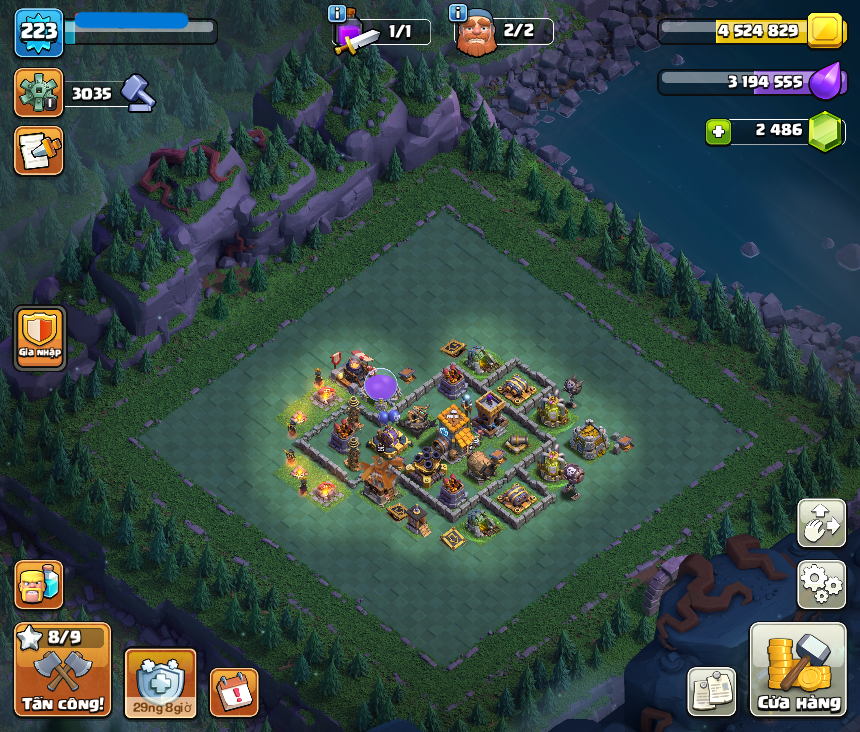Click info icon above the sword counter
Image resolution: width=860 pixels, height=732 pixels.
(337, 13)
